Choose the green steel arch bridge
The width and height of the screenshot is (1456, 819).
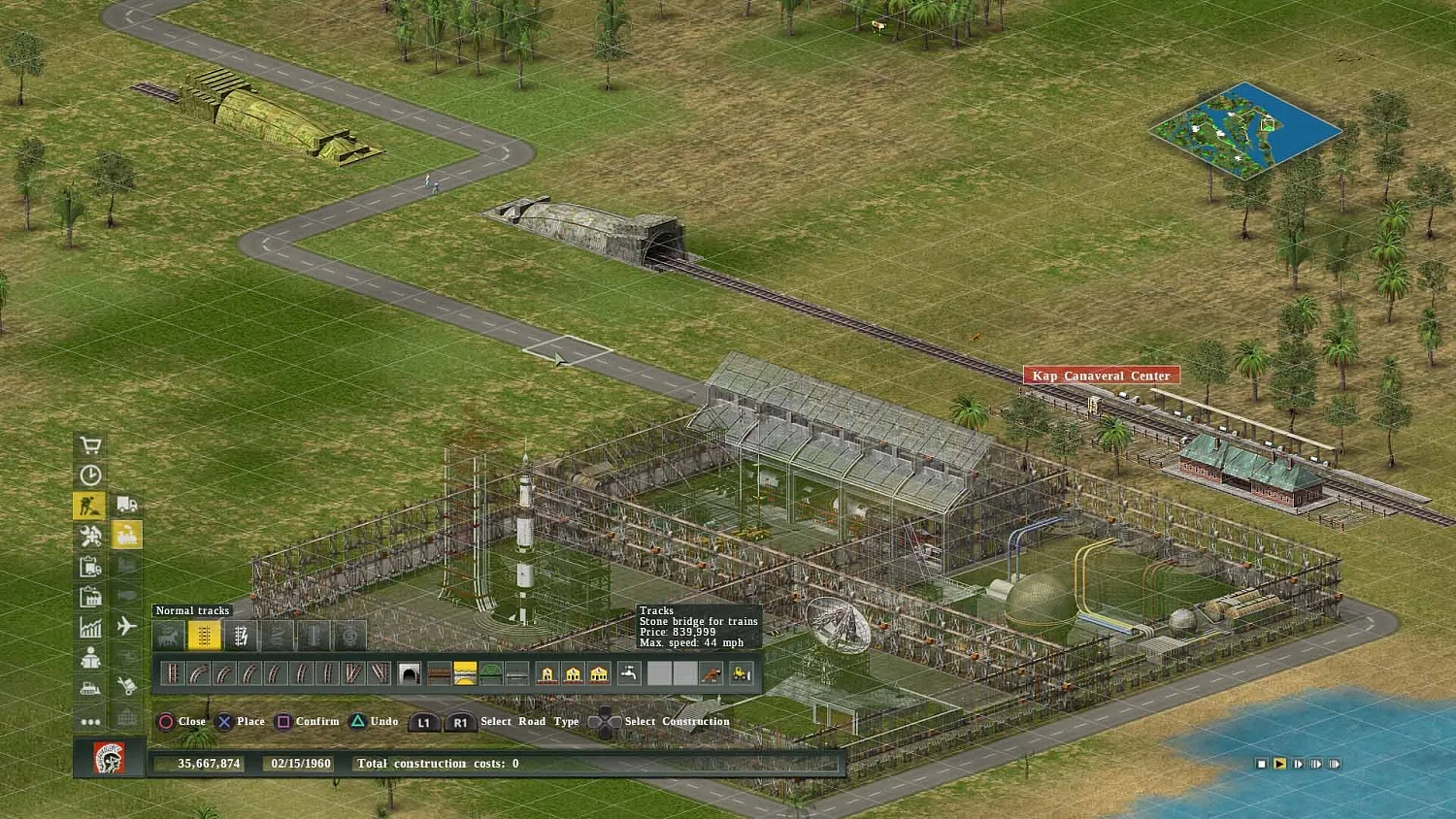491,673
